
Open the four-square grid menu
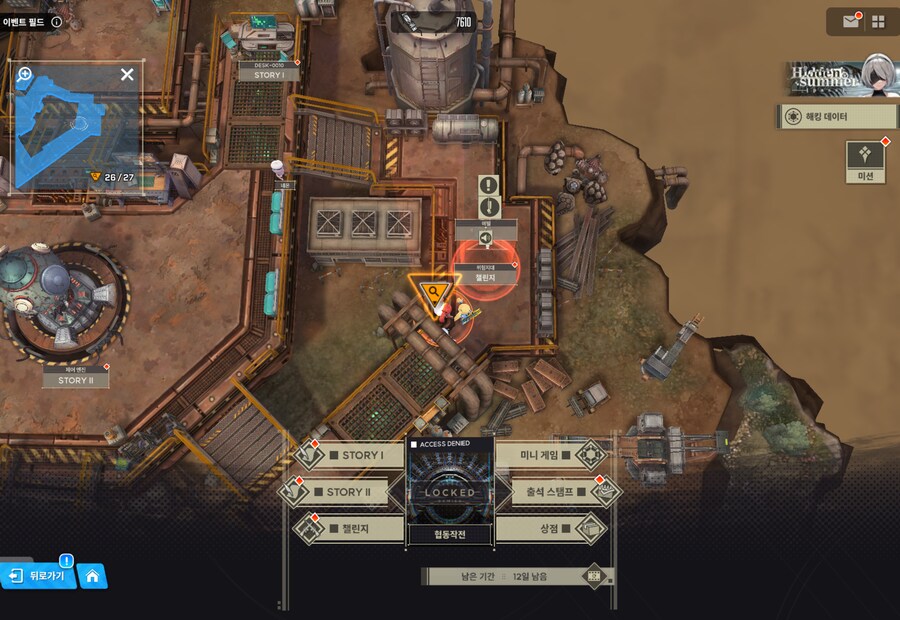[x=878, y=21]
